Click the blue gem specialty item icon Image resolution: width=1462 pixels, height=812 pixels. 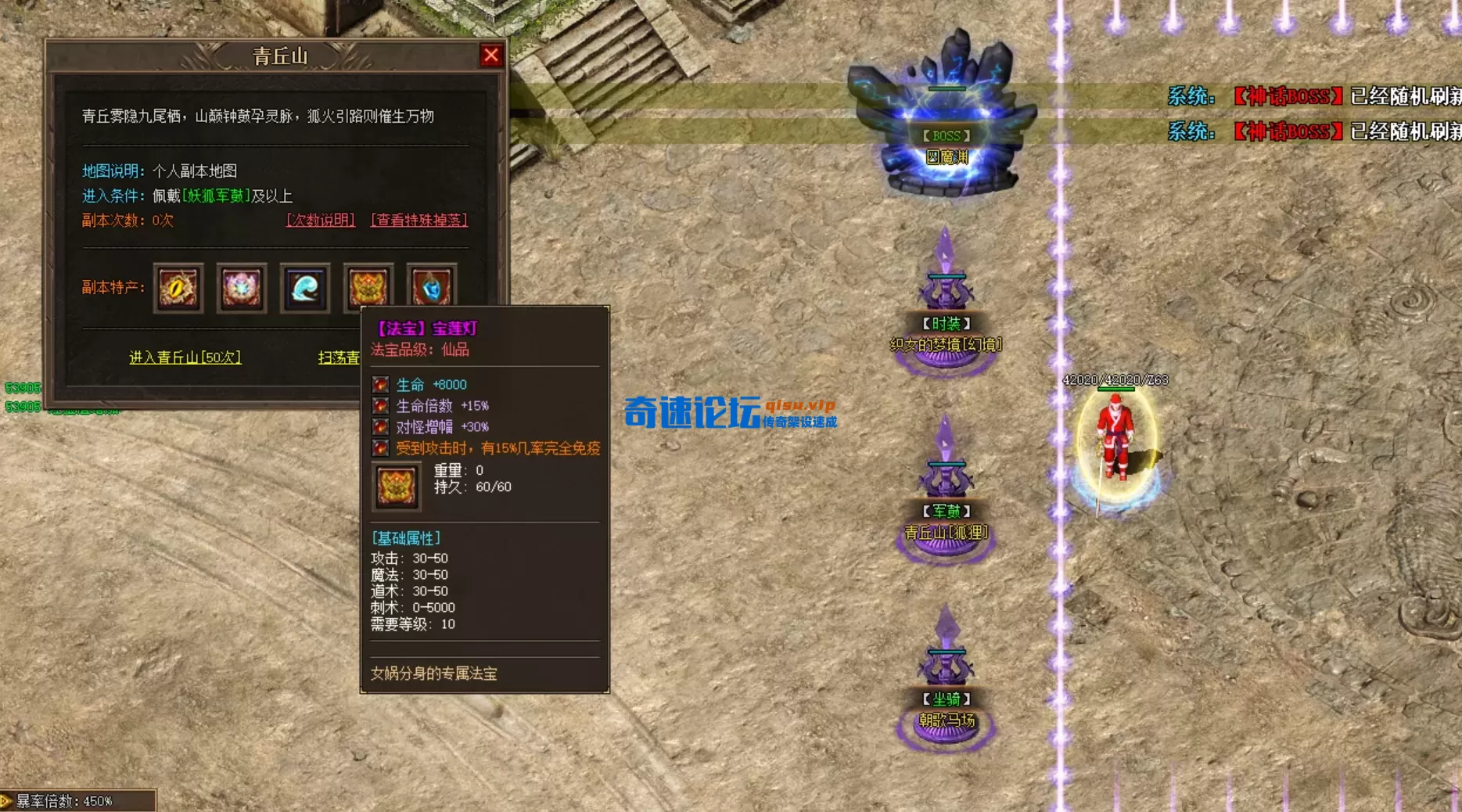point(431,288)
